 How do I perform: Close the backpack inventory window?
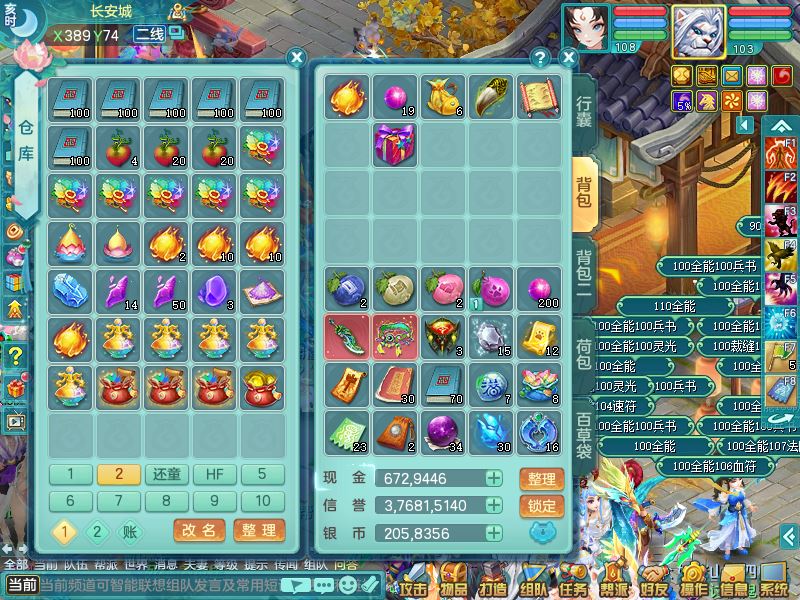point(566,58)
